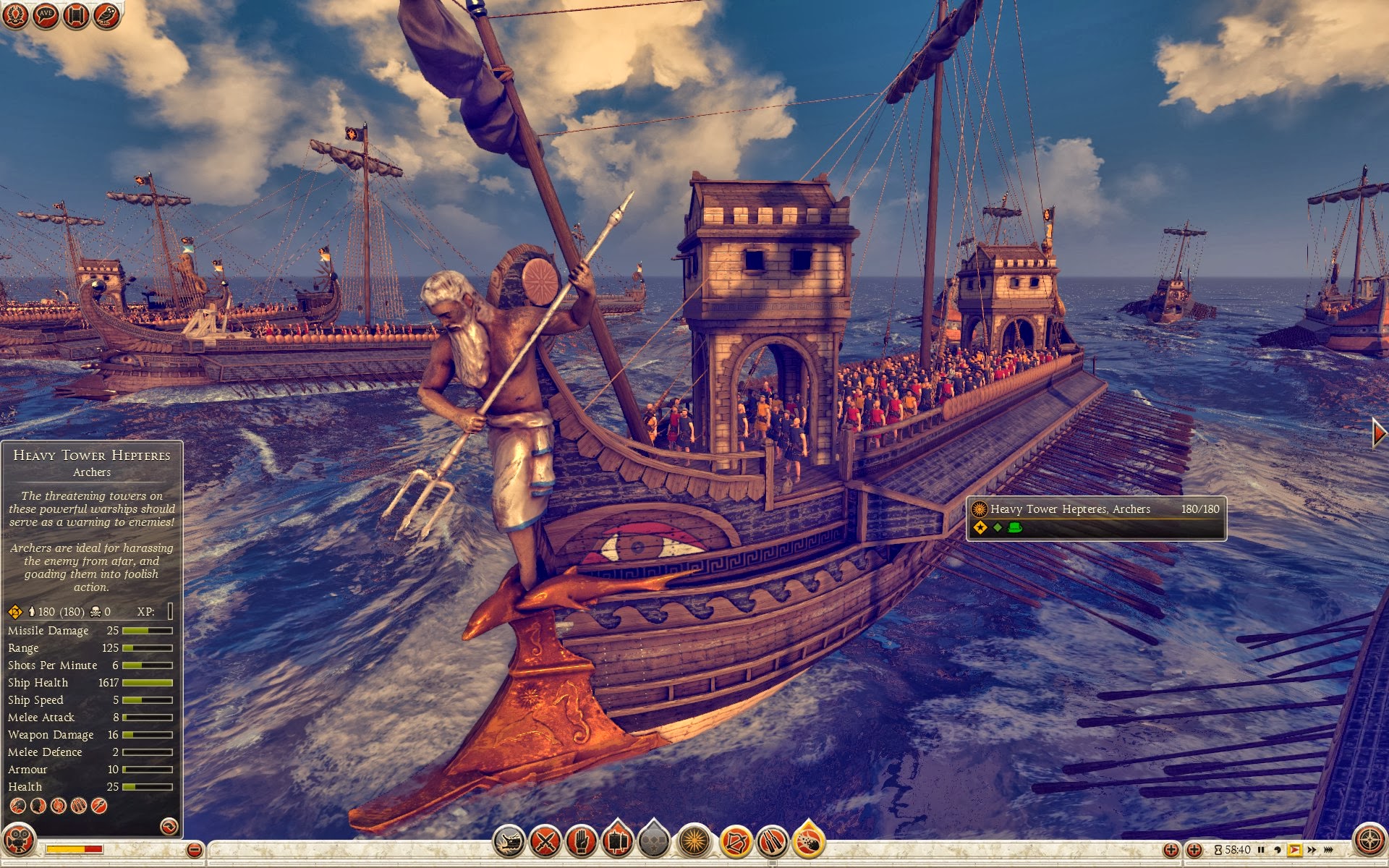This screenshot has width=1389, height=868.
Task: Click the raised hand halt order
Action: [x=581, y=841]
